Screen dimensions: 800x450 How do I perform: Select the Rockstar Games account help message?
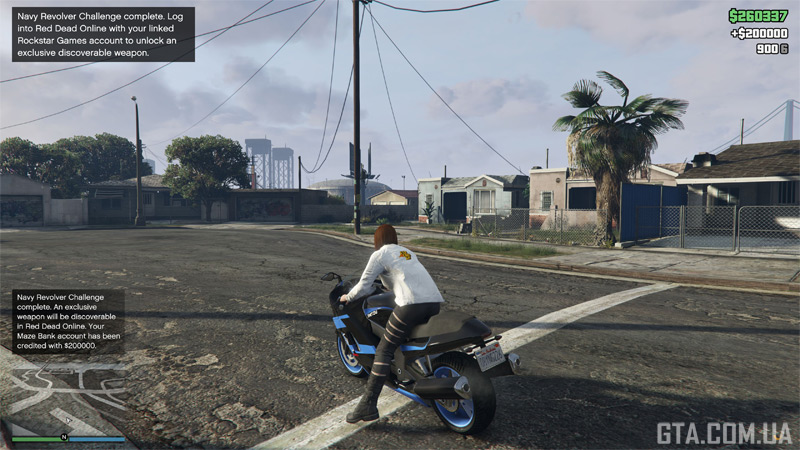pyautogui.click(x=102, y=34)
